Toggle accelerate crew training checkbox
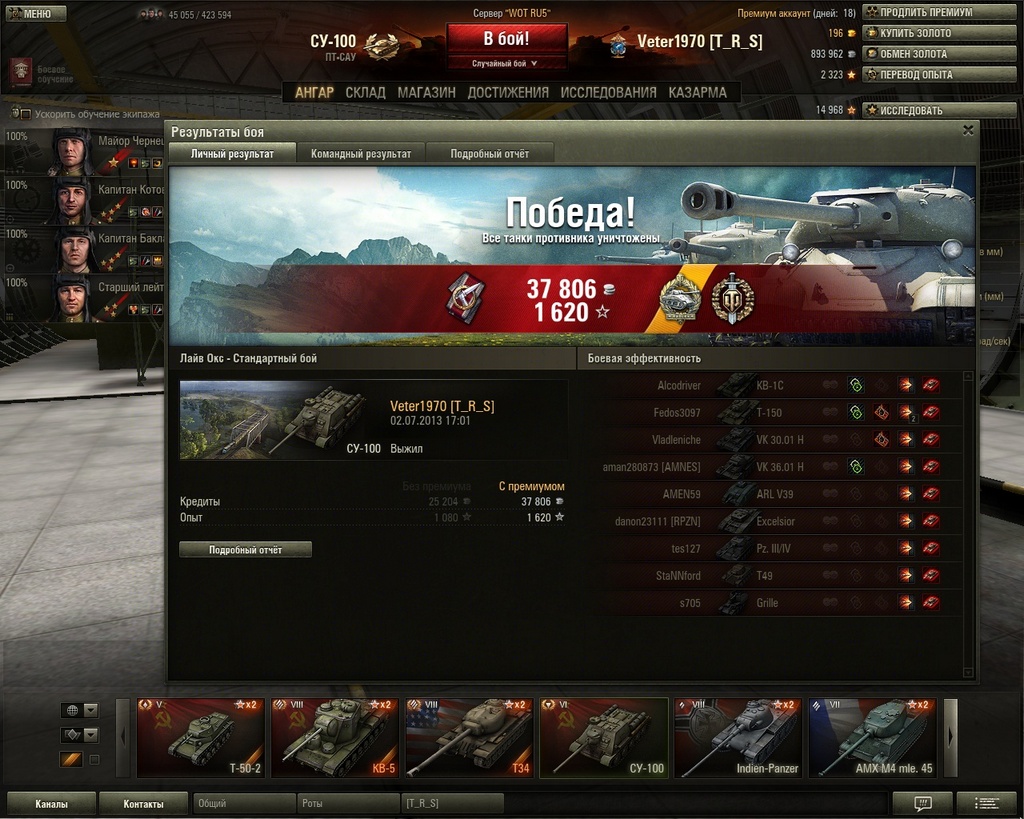 (x=26, y=114)
